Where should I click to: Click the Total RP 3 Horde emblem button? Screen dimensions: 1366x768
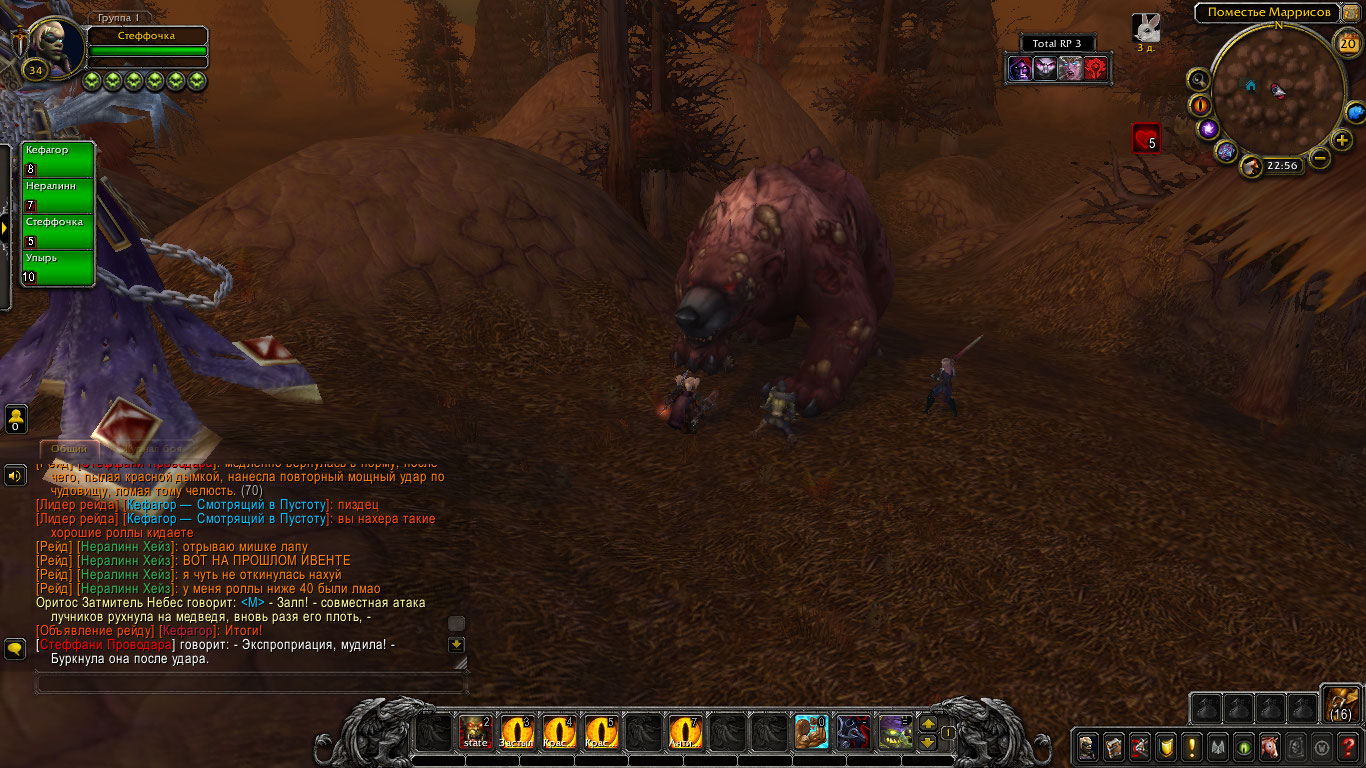click(x=1096, y=68)
